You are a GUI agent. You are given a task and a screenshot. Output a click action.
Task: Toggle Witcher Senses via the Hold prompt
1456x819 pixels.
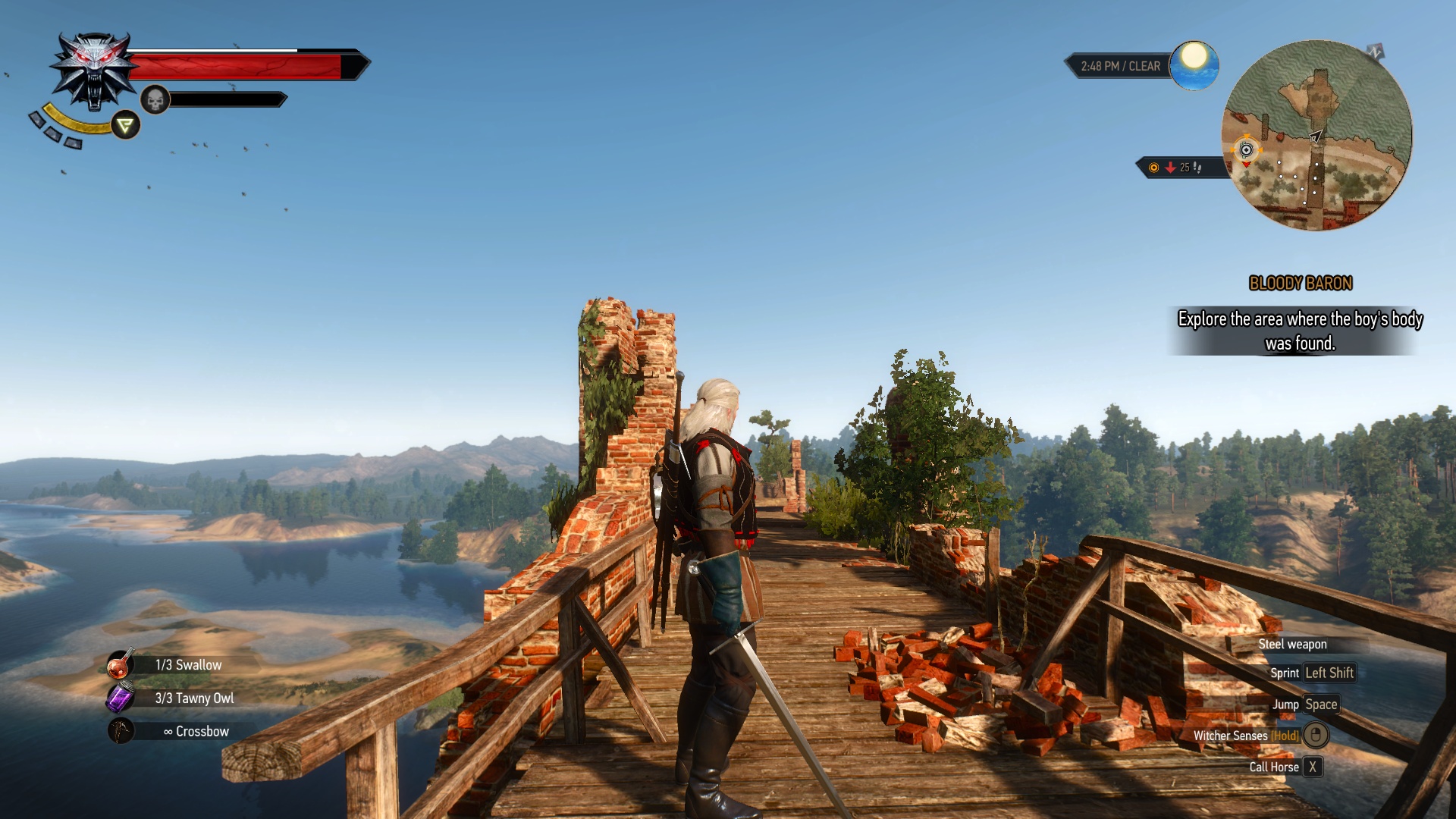[x=1285, y=736]
